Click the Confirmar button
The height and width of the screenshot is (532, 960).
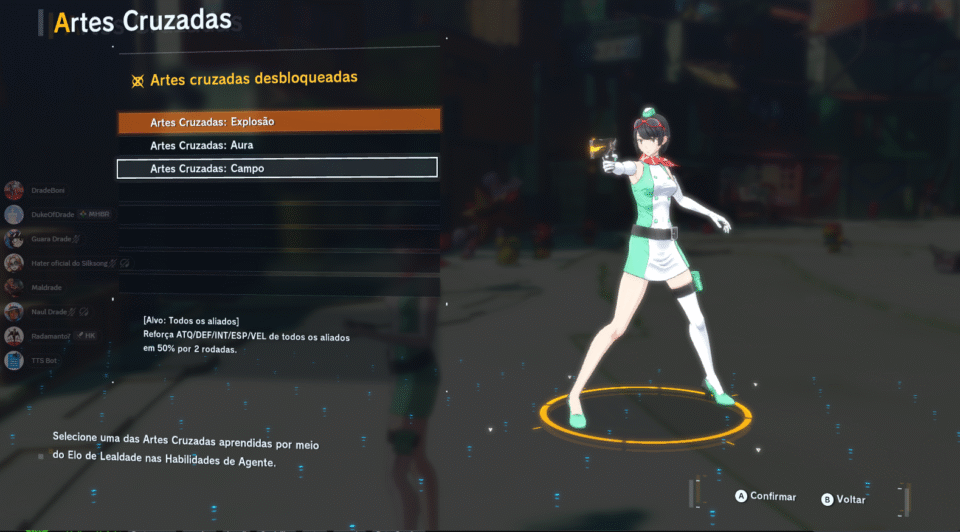(766, 496)
